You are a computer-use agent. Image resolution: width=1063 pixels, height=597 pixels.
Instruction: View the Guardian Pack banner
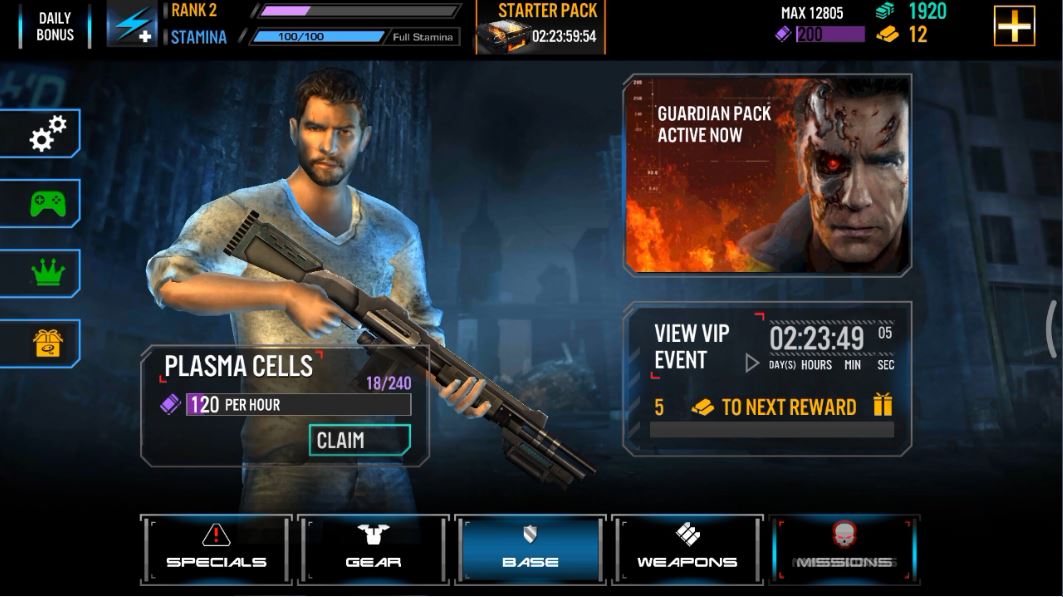[767, 174]
